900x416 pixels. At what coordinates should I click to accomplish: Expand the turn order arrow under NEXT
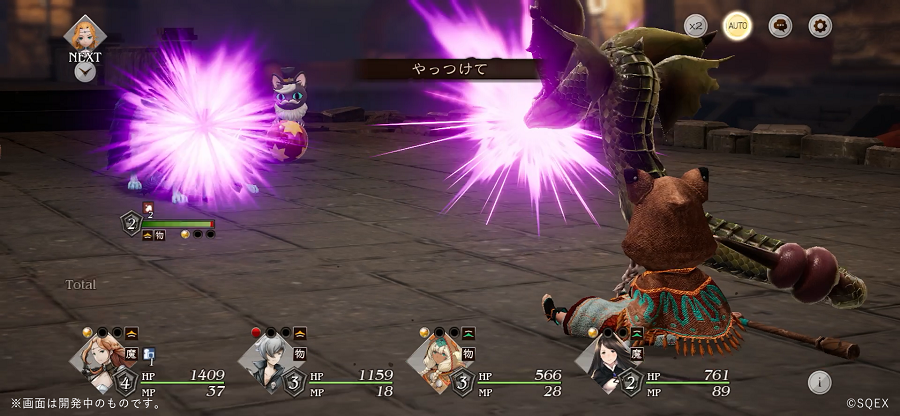click(x=85, y=72)
